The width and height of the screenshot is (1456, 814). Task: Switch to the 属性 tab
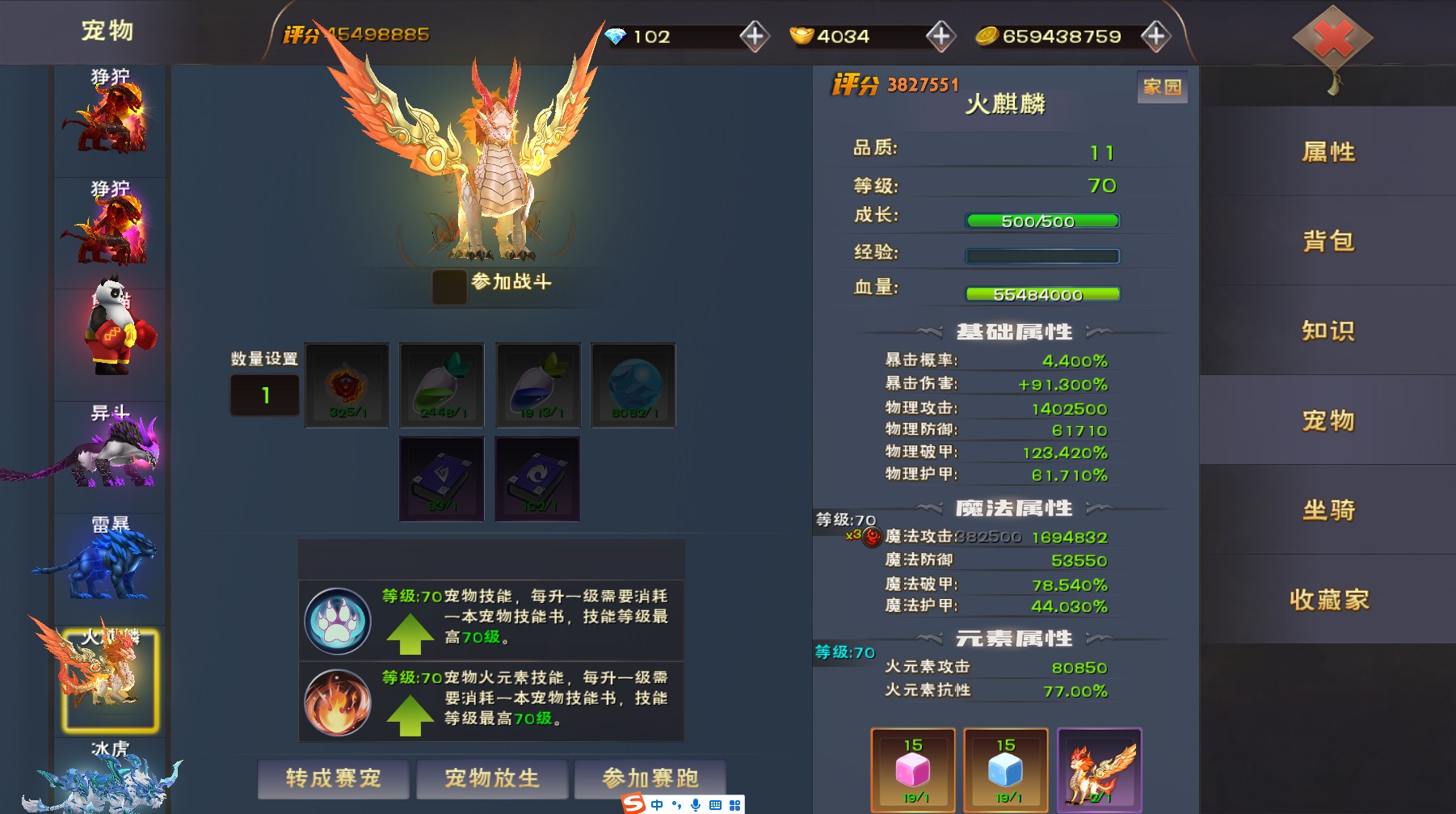1328,152
